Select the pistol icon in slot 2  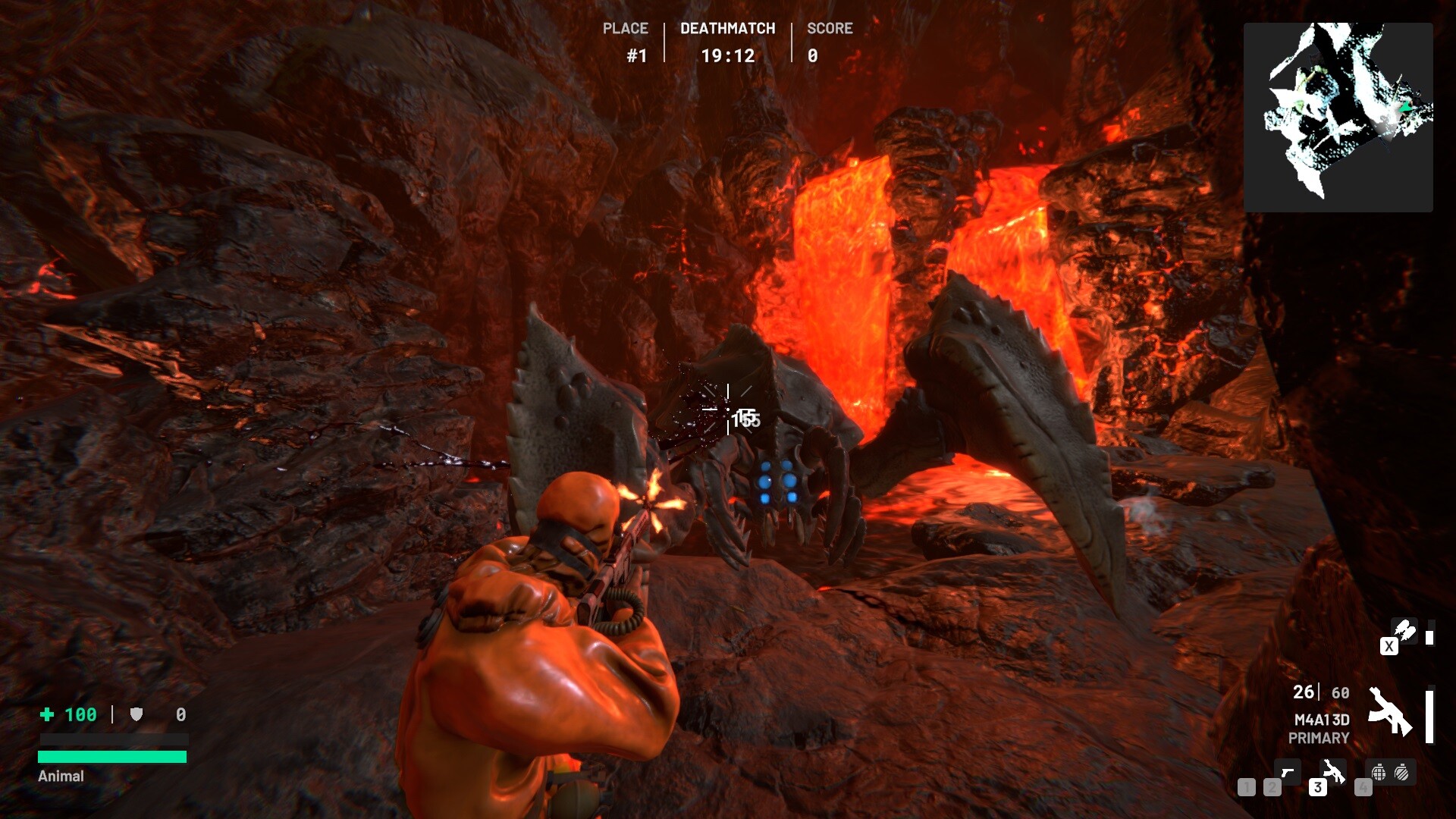point(1288,772)
